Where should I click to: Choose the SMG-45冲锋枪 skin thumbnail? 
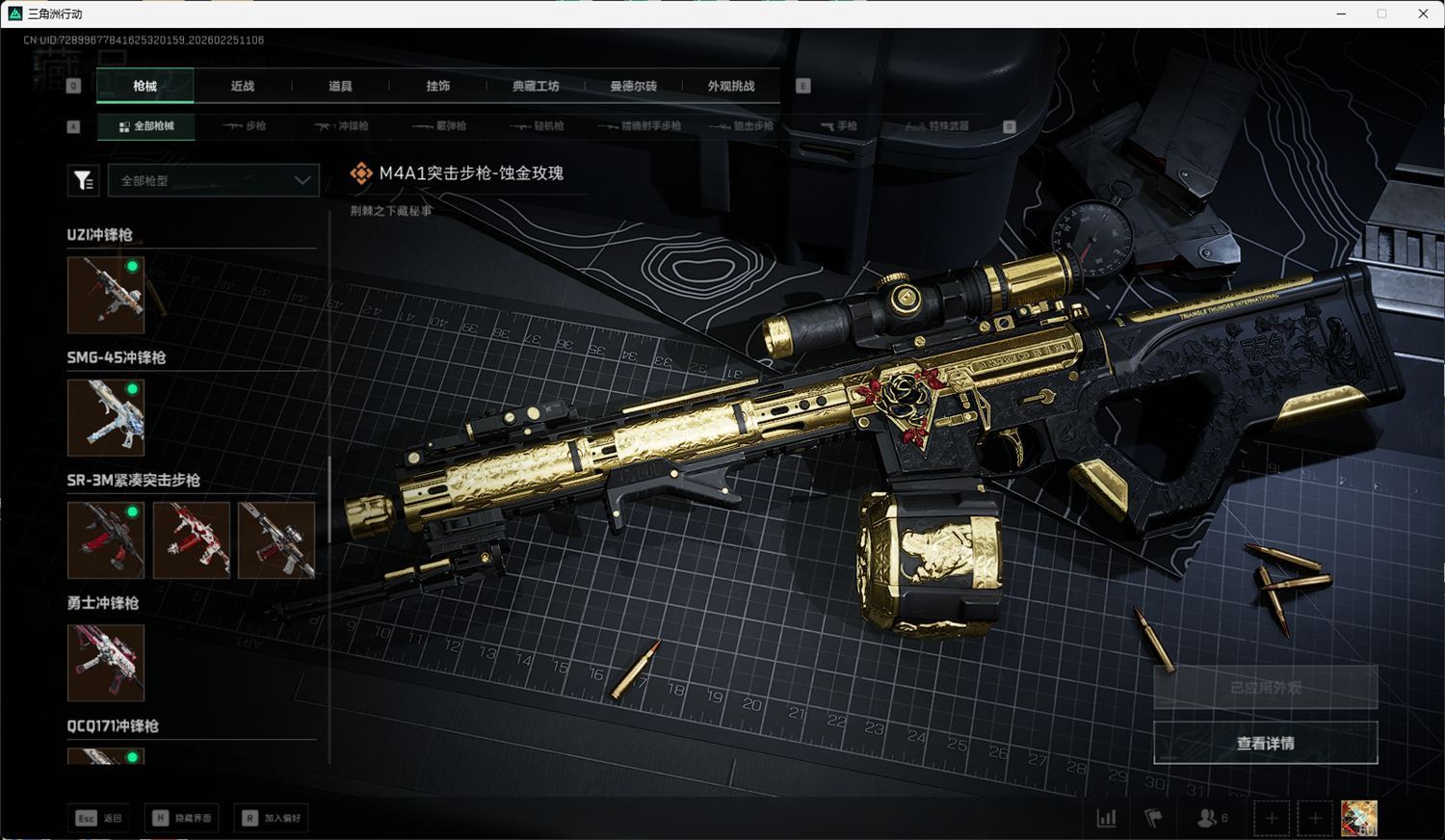click(106, 417)
